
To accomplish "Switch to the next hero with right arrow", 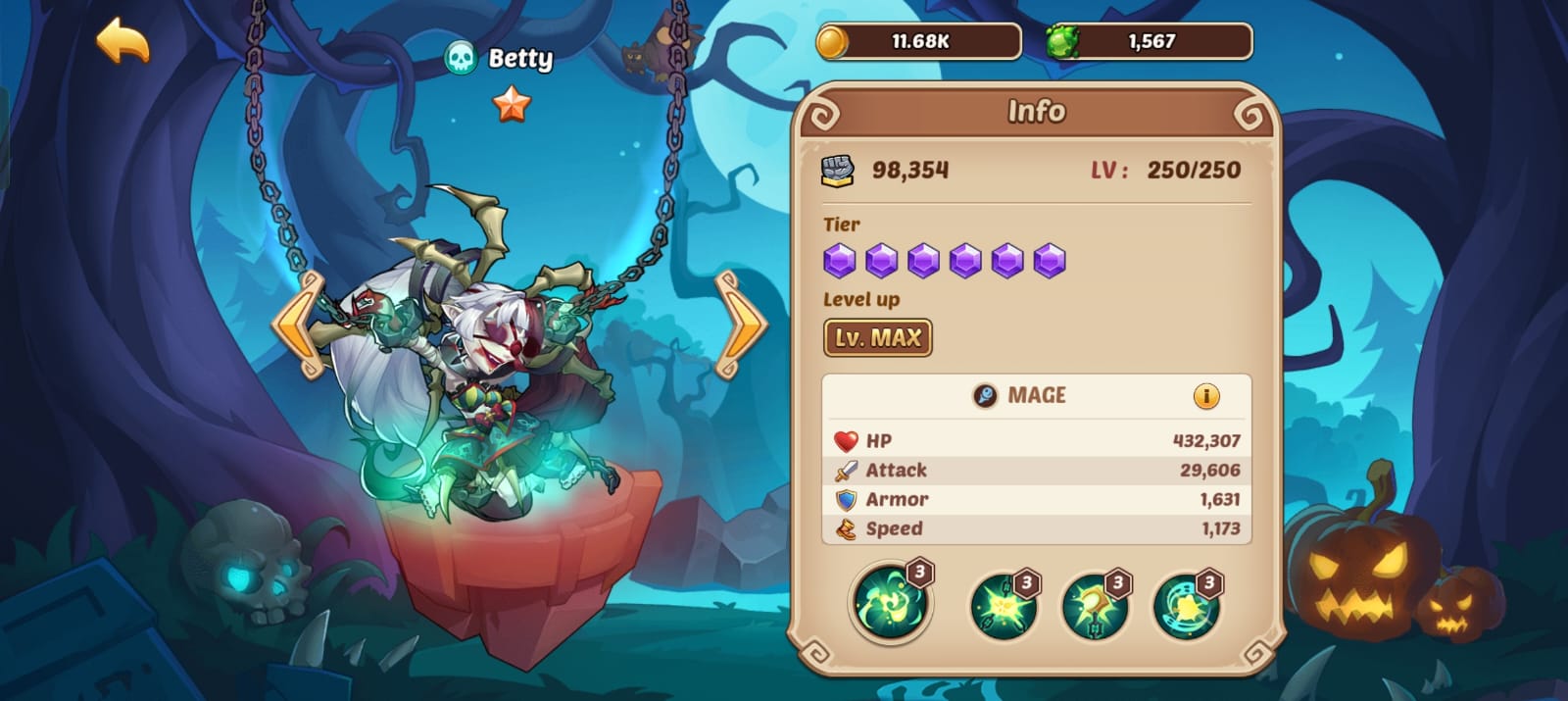I will coord(741,325).
